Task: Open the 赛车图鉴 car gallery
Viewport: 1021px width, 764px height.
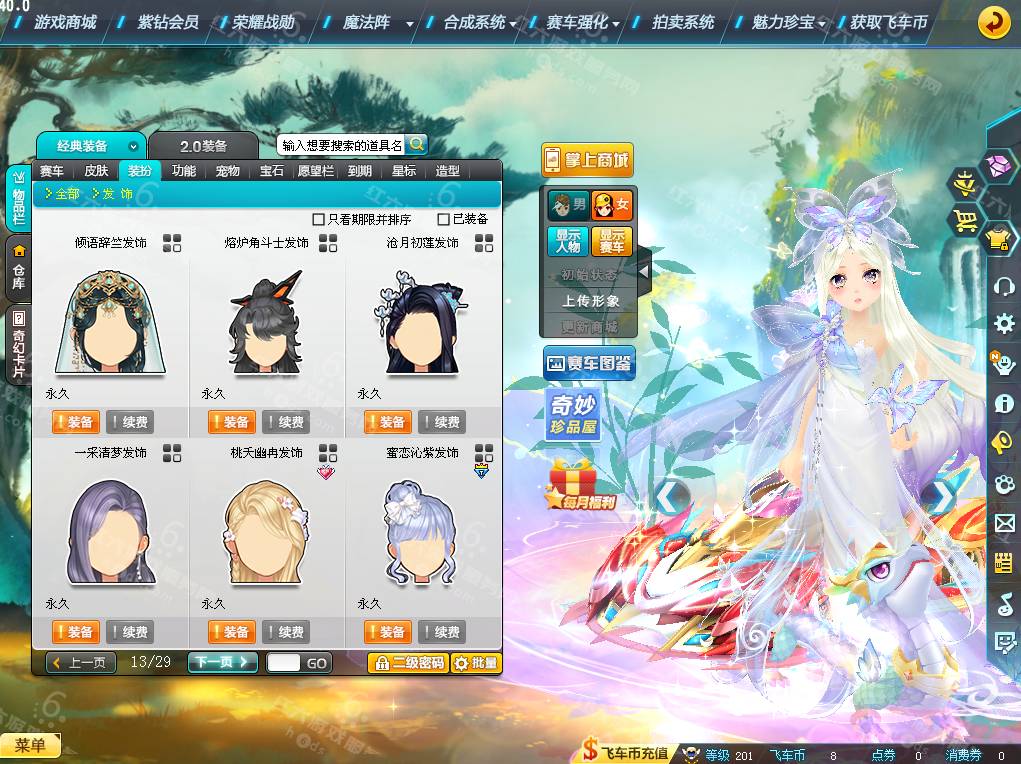Action: pyautogui.click(x=589, y=364)
